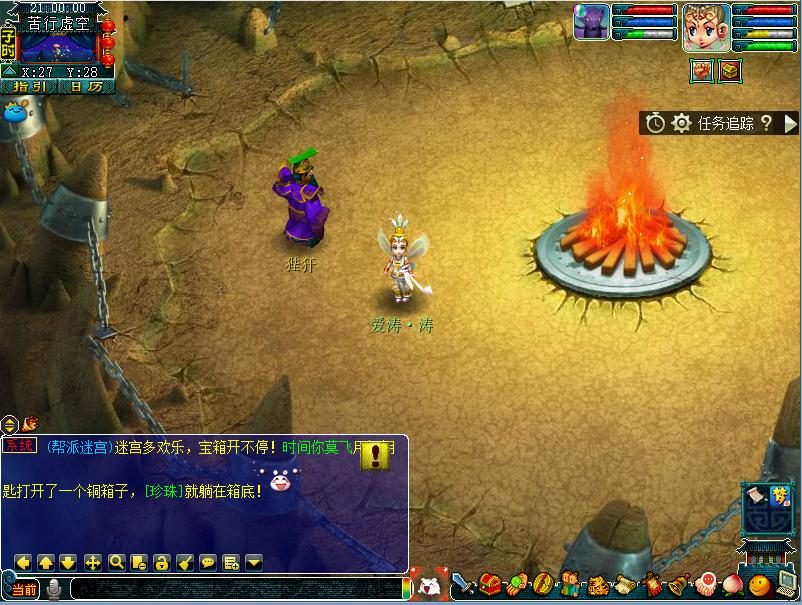
Task: Click the yellow exclamation mark notice
Action: pyautogui.click(x=375, y=456)
